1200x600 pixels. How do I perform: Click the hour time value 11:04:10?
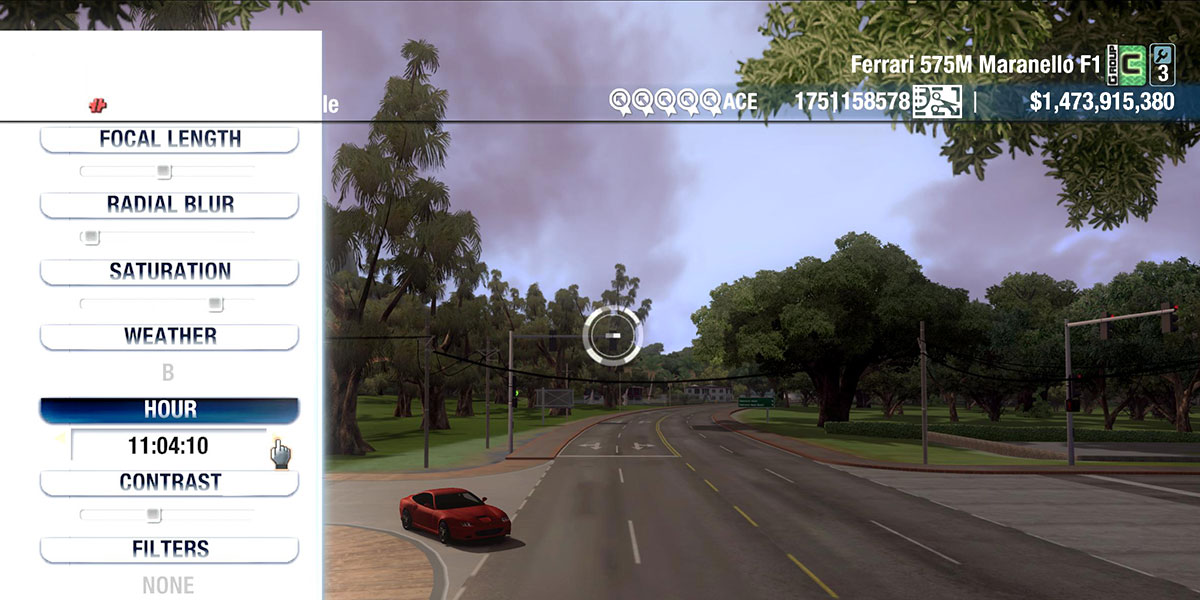(168, 446)
